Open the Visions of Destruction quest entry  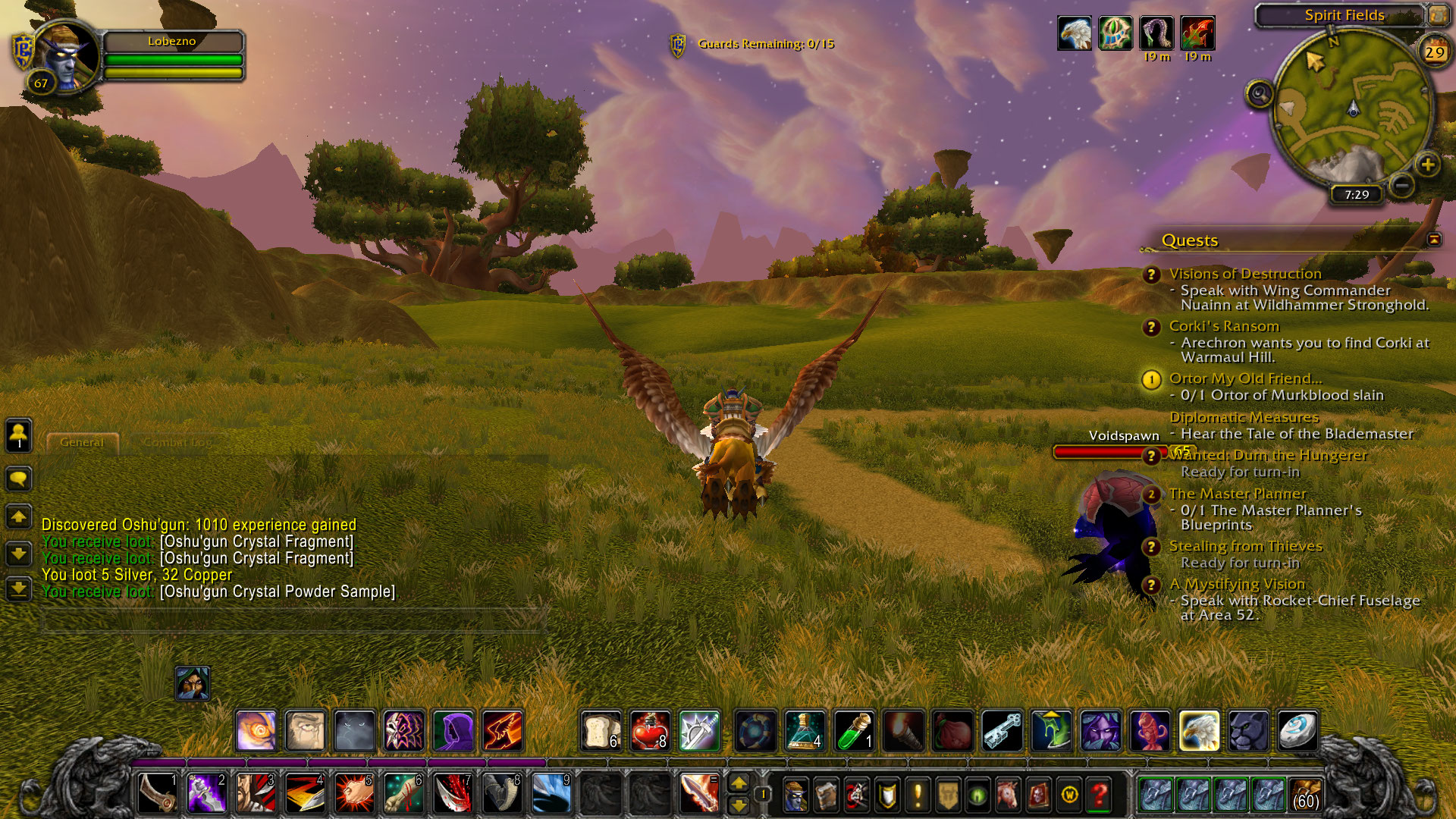click(1244, 274)
